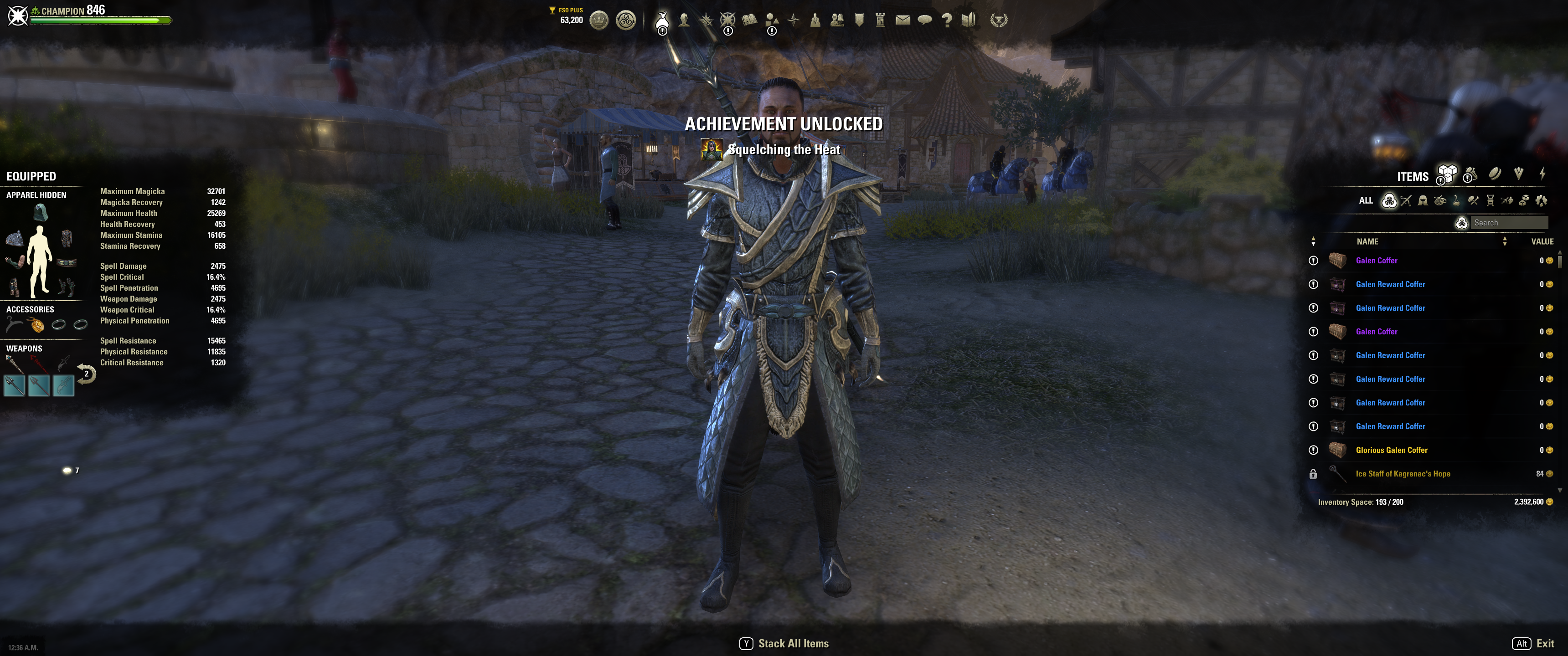Sort inventory by the NAME column

(1367, 241)
